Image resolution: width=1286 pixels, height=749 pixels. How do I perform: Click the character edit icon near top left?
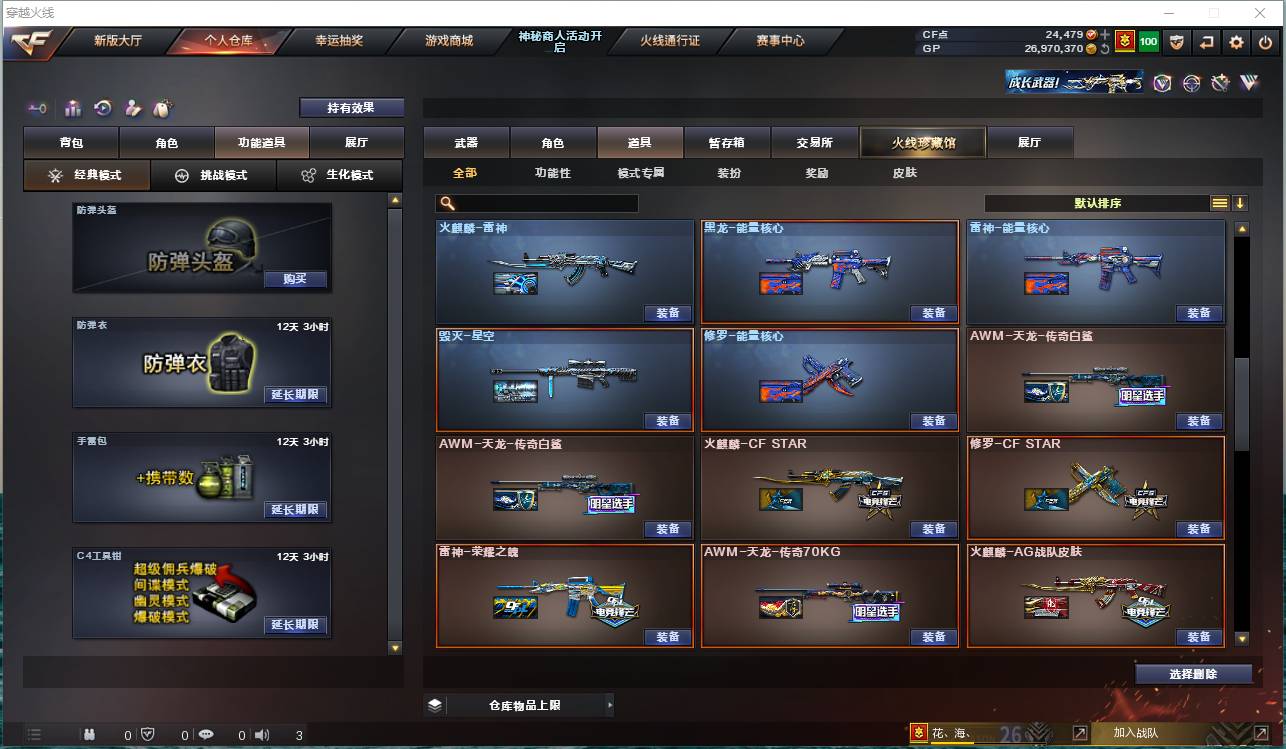[132, 108]
